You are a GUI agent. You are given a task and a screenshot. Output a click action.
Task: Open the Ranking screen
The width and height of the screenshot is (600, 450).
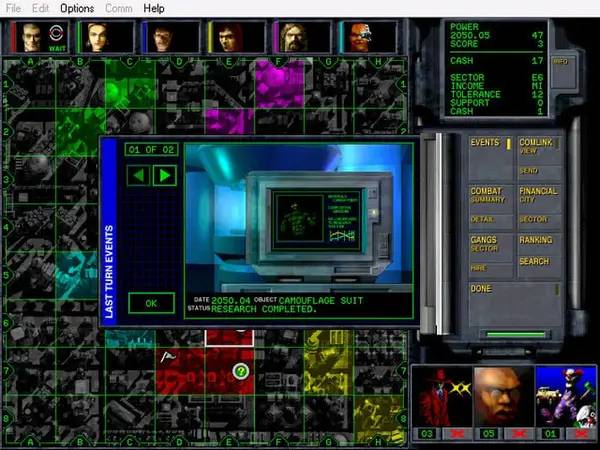point(538,240)
